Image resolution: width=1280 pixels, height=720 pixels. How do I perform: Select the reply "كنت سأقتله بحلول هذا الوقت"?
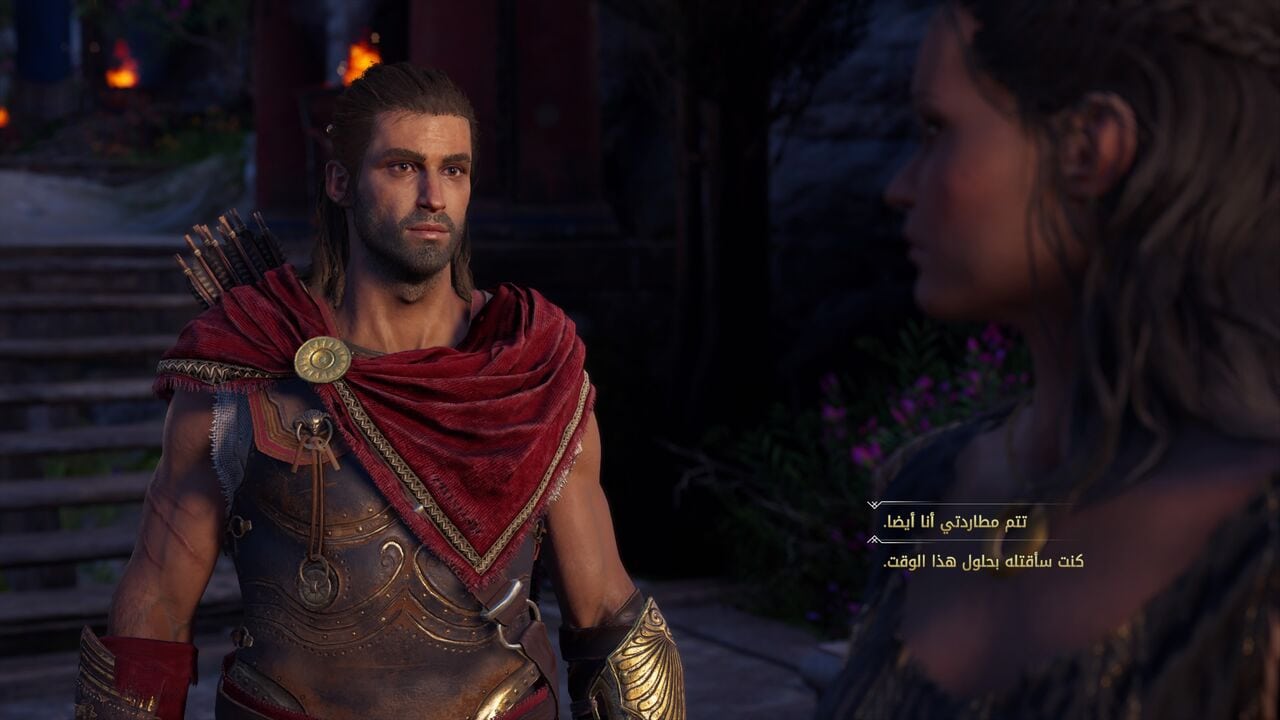coord(983,561)
